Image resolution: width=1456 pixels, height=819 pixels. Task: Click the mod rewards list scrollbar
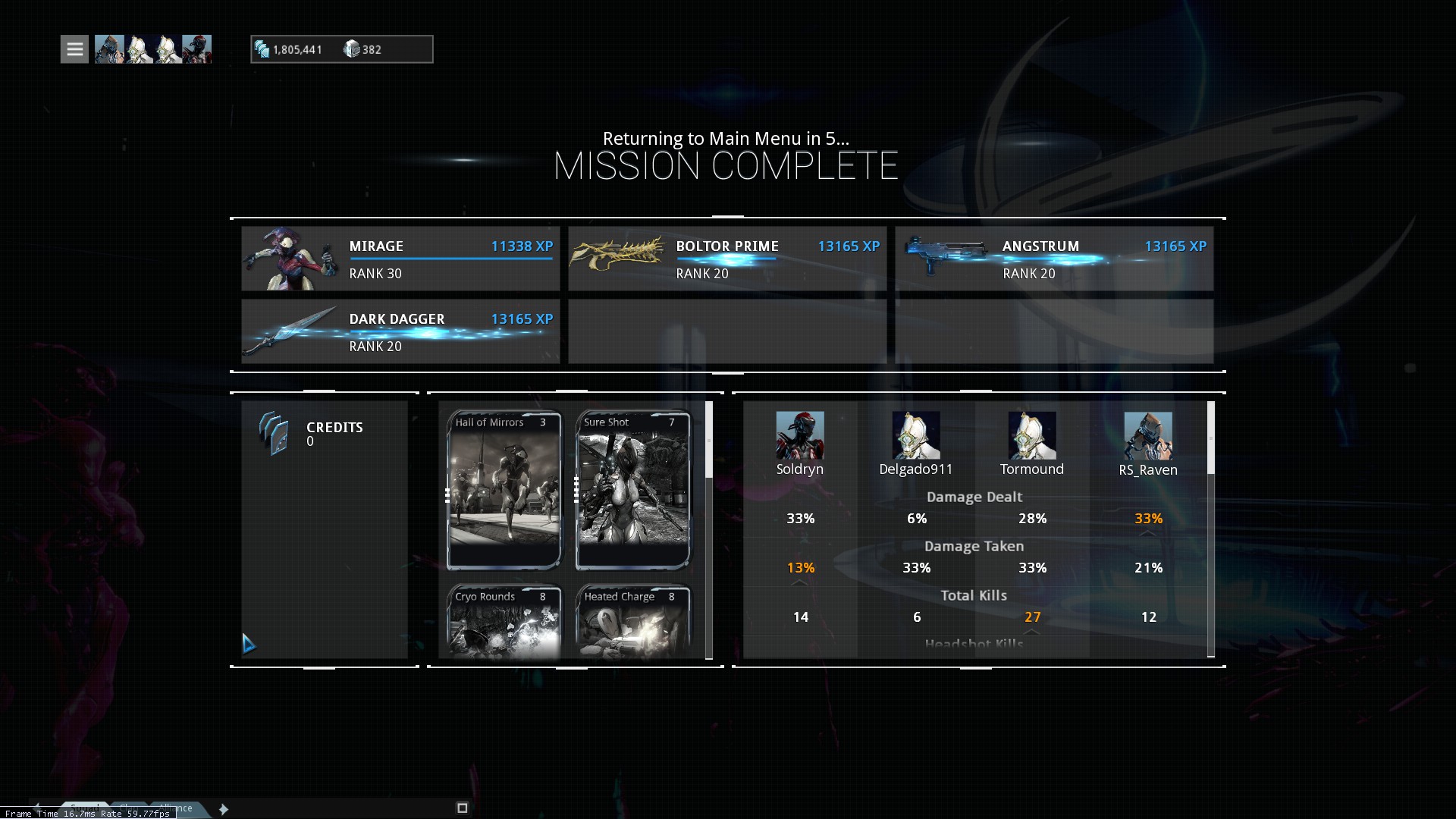(x=709, y=440)
